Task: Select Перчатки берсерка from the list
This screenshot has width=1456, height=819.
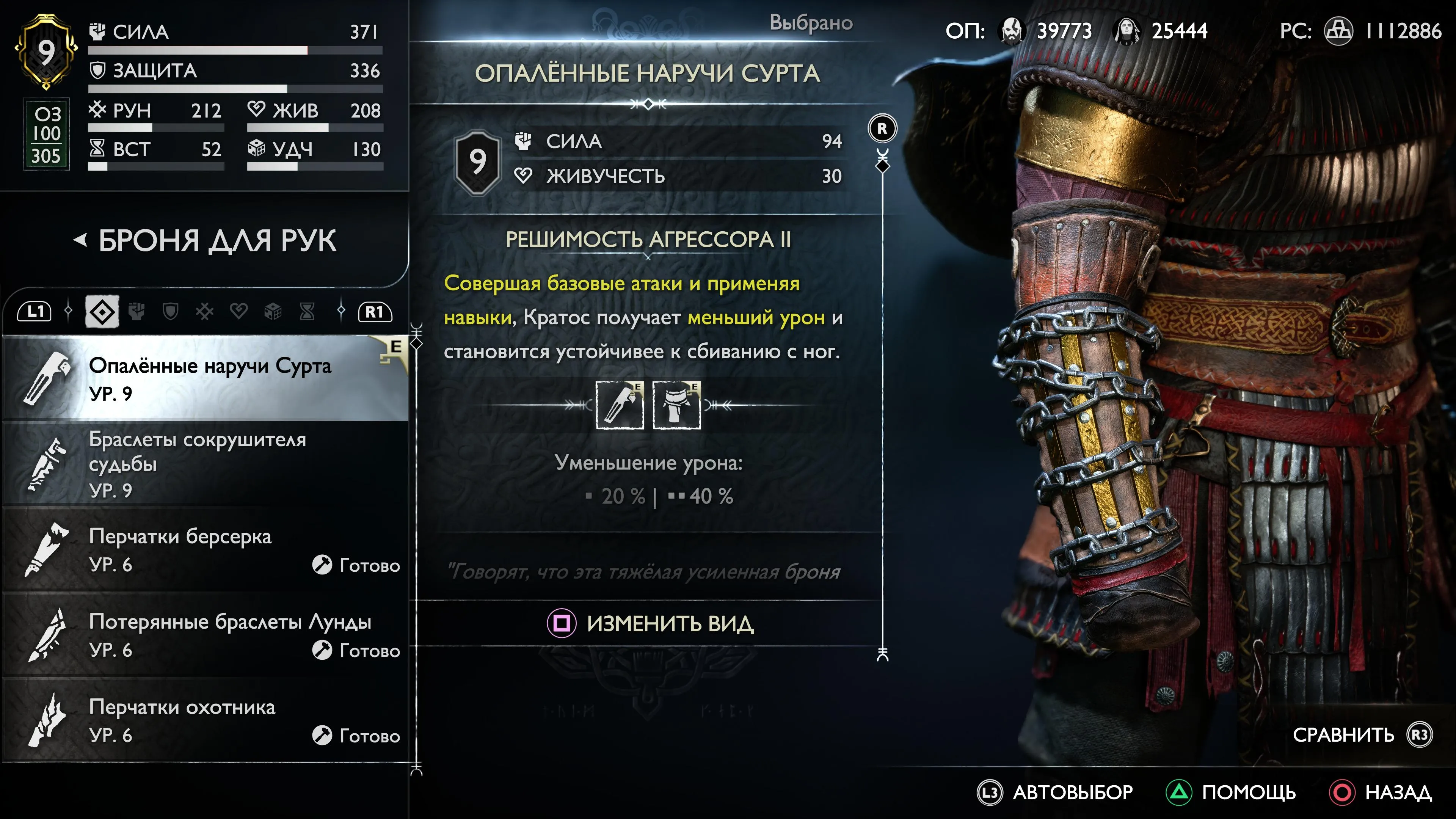Action: point(209,549)
